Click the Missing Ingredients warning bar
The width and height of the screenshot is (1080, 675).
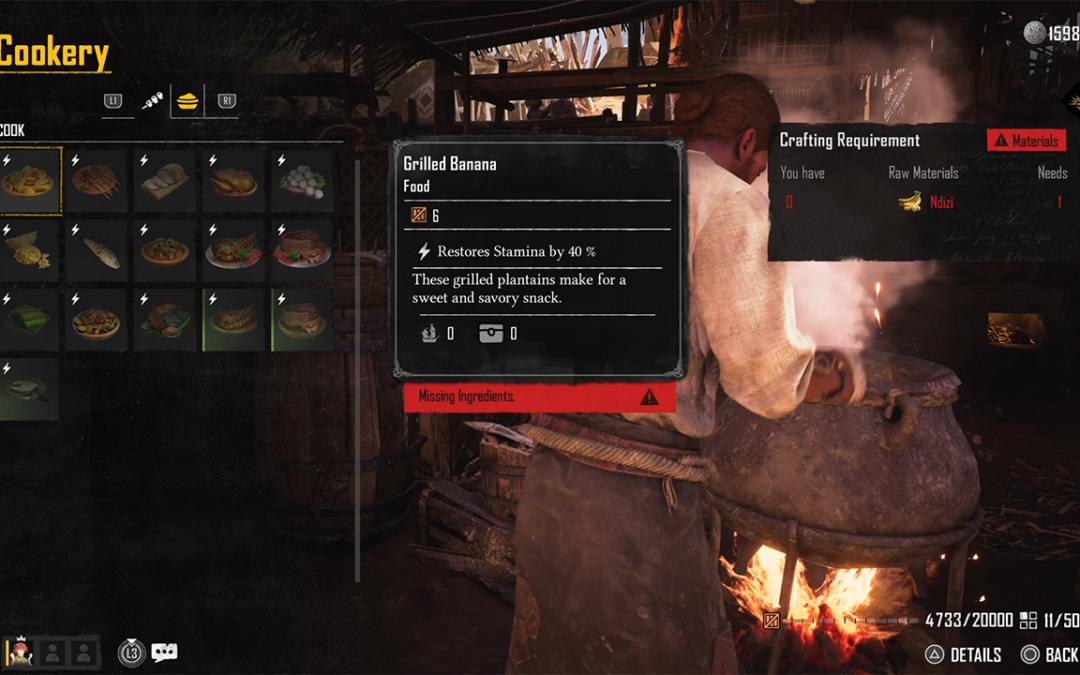pos(539,397)
